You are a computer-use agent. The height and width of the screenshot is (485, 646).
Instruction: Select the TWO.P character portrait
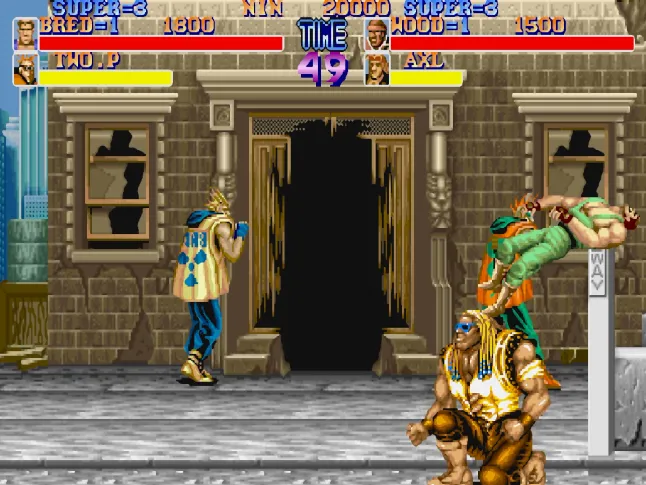click(25, 69)
